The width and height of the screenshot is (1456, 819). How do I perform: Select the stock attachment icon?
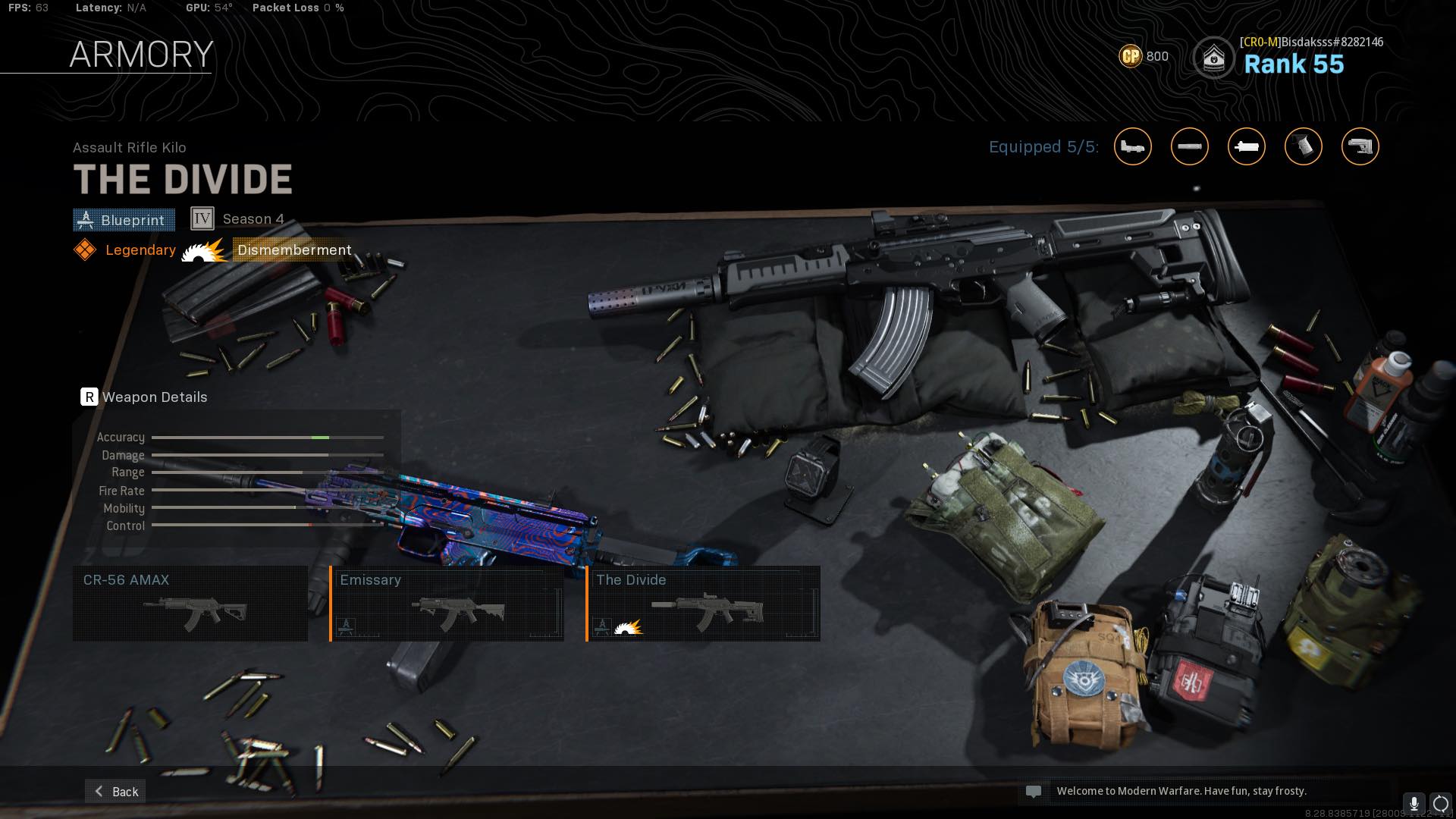click(x=1360, y=146)
